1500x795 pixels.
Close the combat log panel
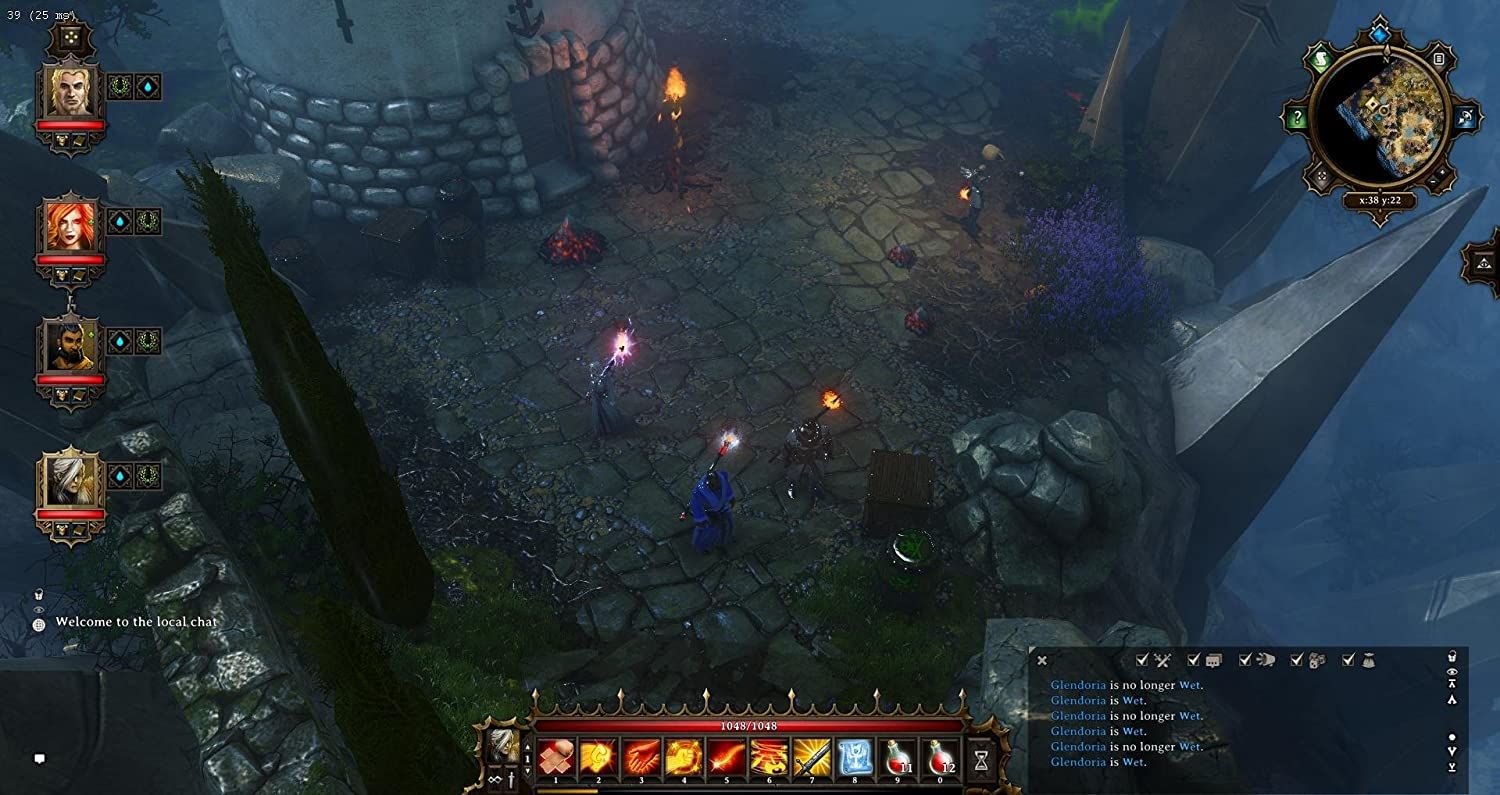pyautogui.click(x=1042, y=660)
